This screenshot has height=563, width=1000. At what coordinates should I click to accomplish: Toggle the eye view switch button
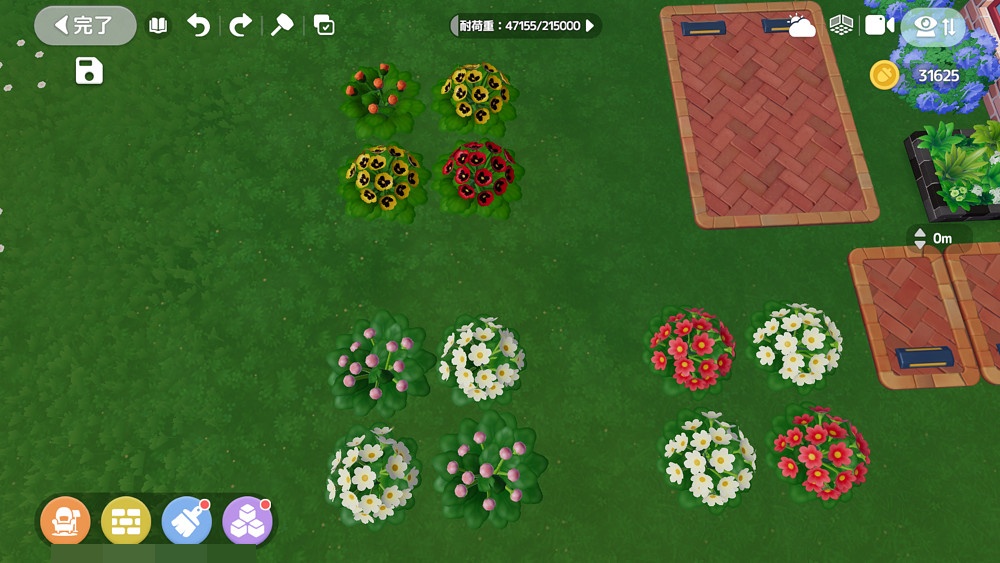(934, 27)
